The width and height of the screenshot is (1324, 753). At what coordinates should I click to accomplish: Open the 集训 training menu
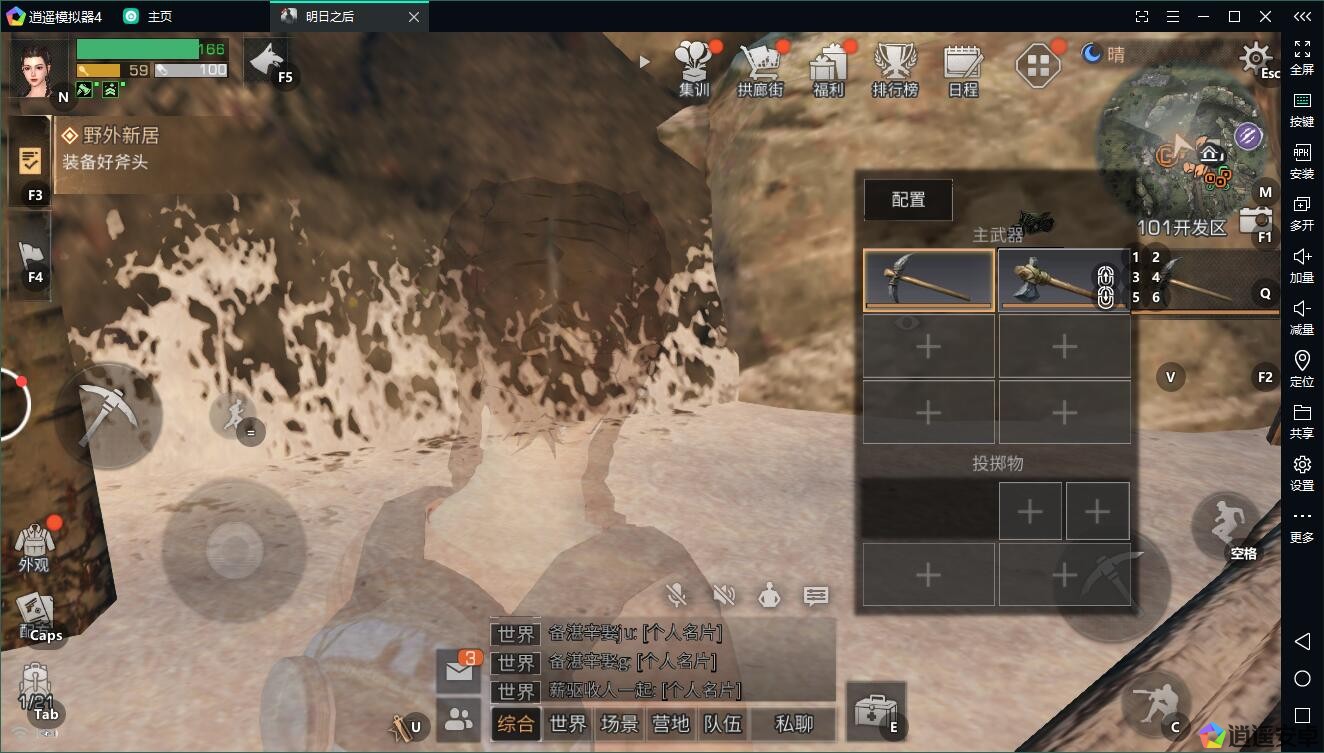(x=694, y=68)
